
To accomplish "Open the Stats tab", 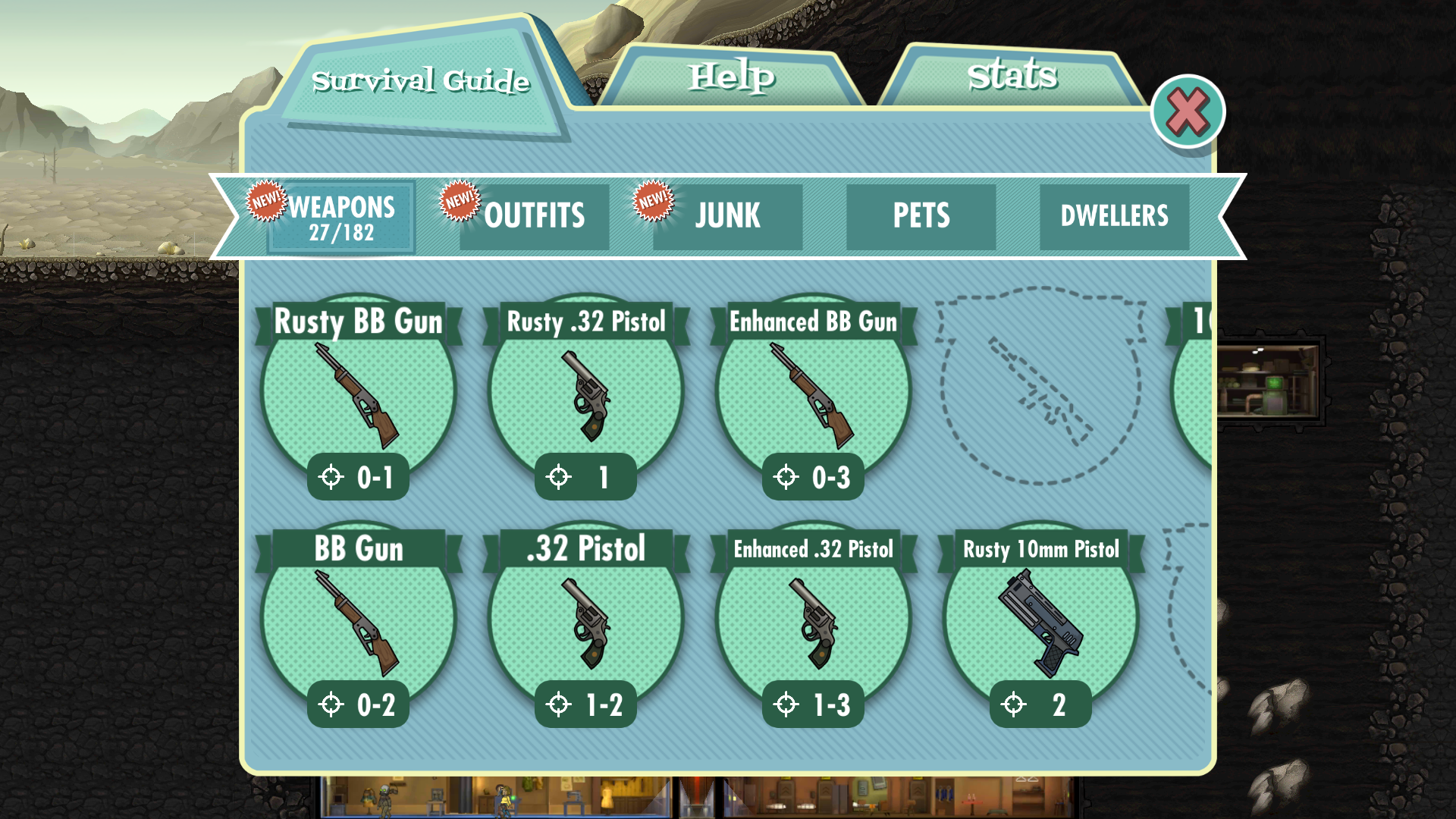I will [1012, 76].
